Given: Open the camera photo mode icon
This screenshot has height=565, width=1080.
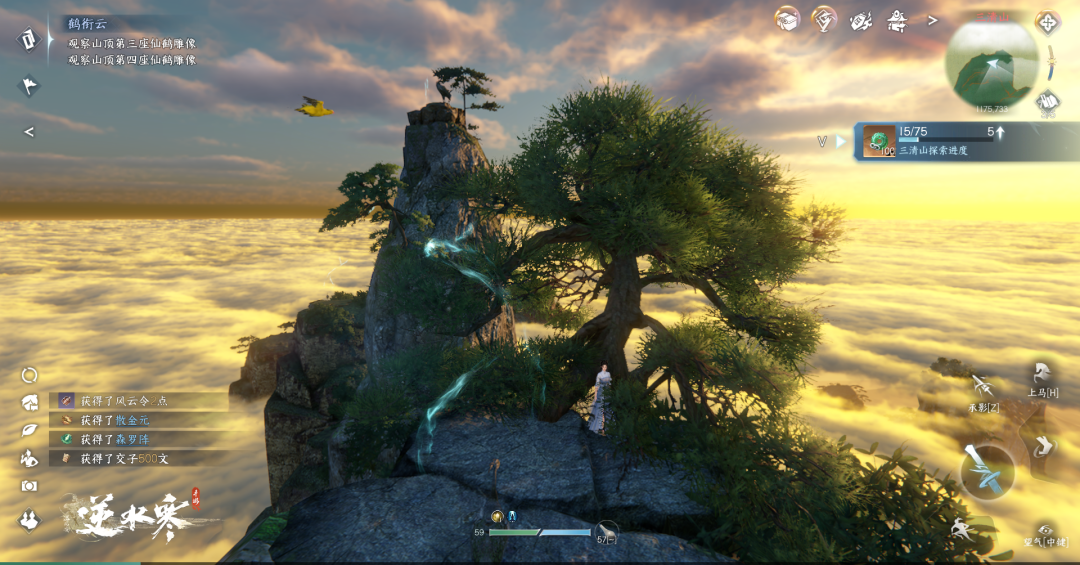Looking at the screenshot, I should (29, 485).
